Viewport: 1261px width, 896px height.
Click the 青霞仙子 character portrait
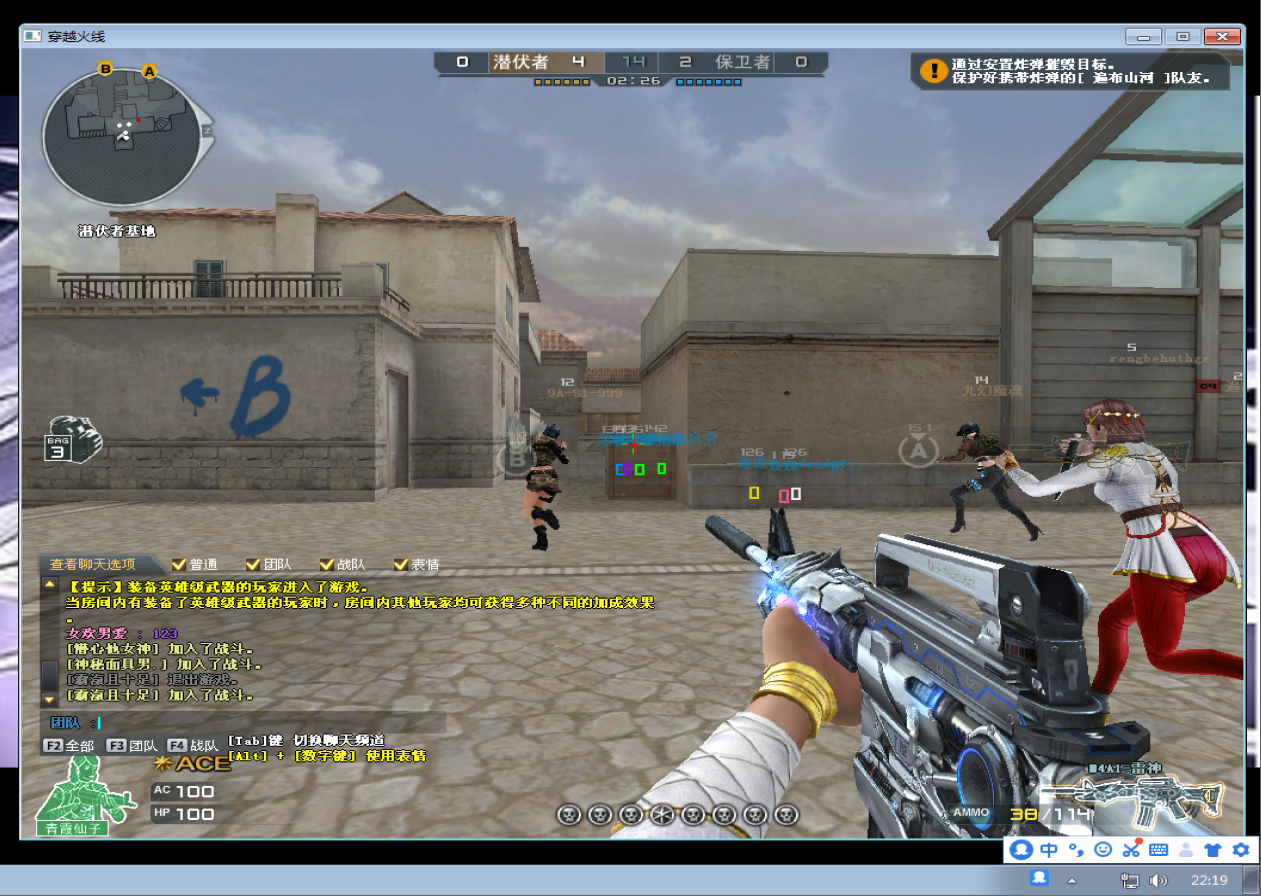pos(86,796)
